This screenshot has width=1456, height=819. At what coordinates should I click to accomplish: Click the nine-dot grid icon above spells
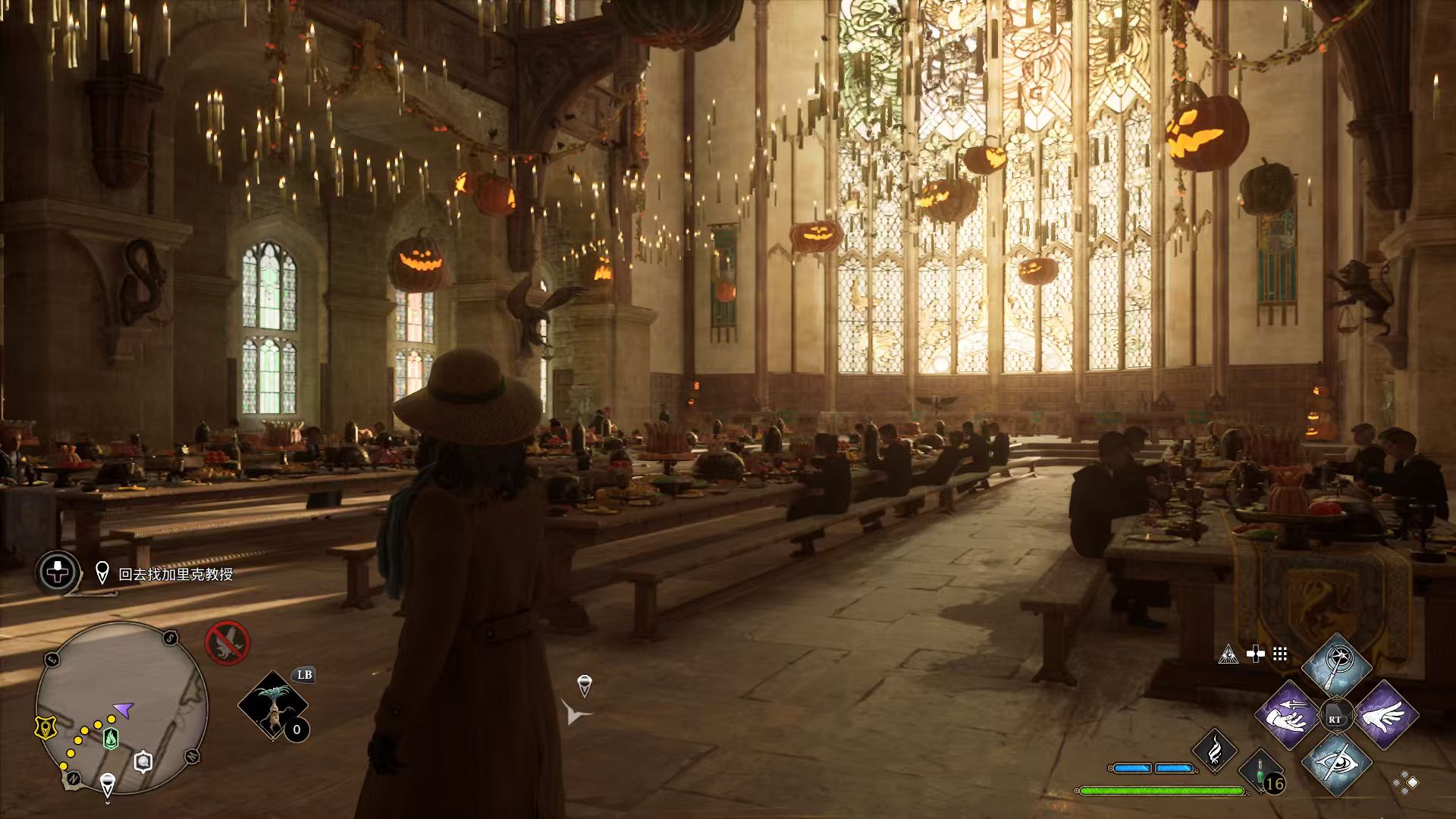click(1280, 654)
